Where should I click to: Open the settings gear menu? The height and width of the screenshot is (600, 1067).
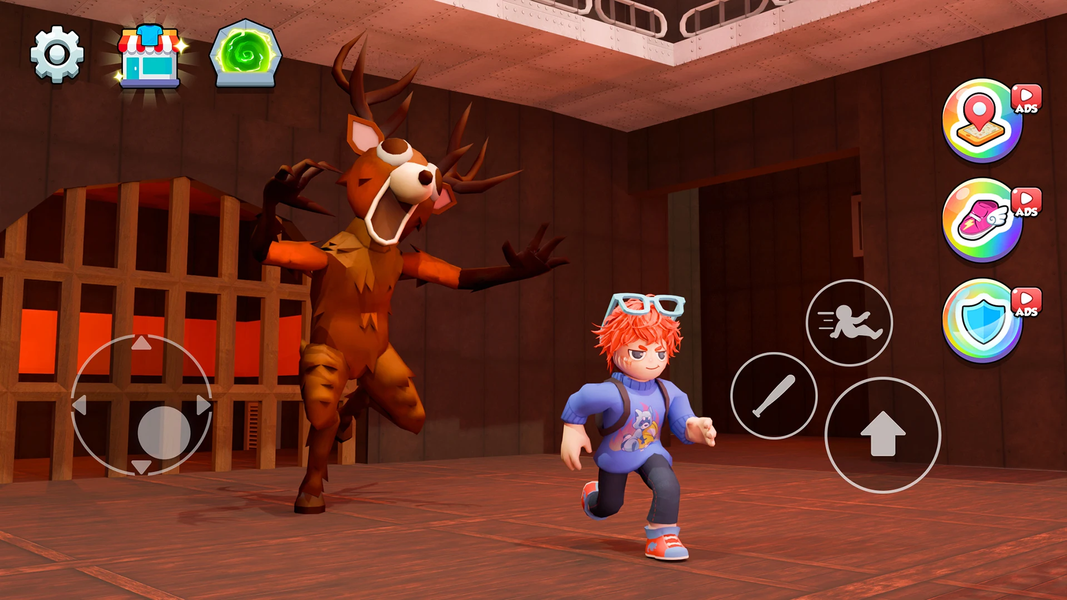(57, 54)
